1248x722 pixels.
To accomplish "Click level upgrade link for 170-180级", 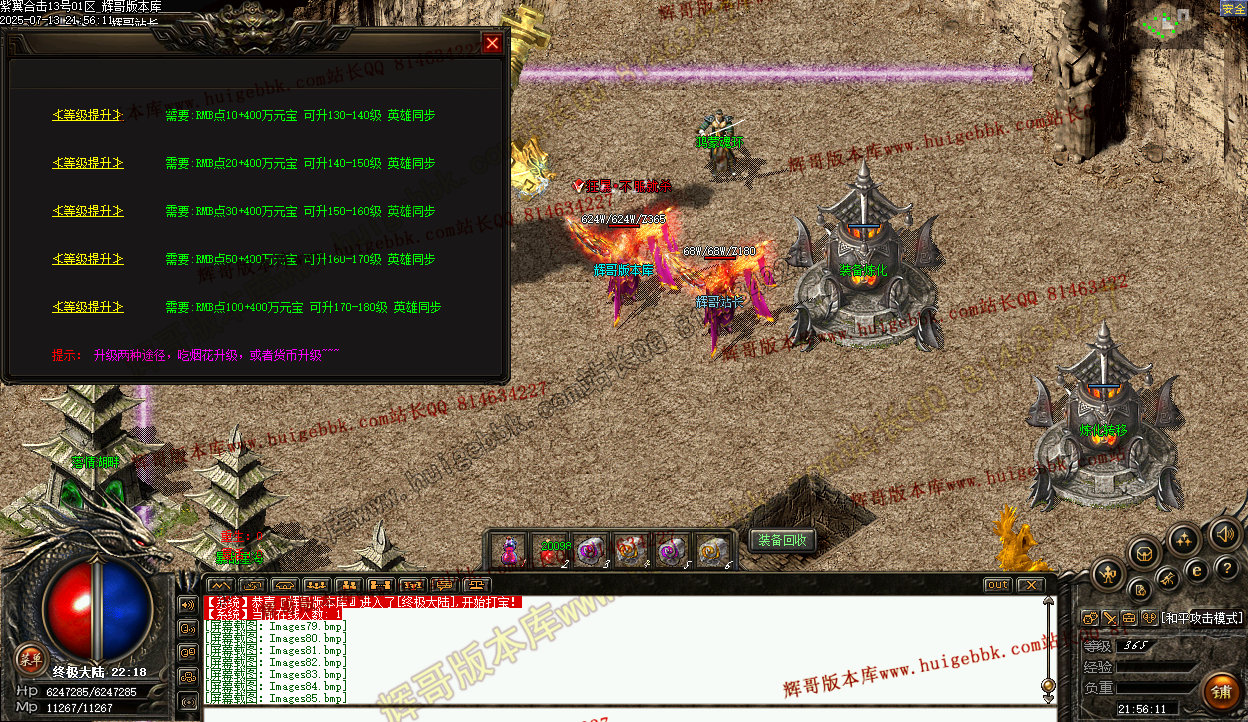I will pyautogui.click(x=88, y=307).
